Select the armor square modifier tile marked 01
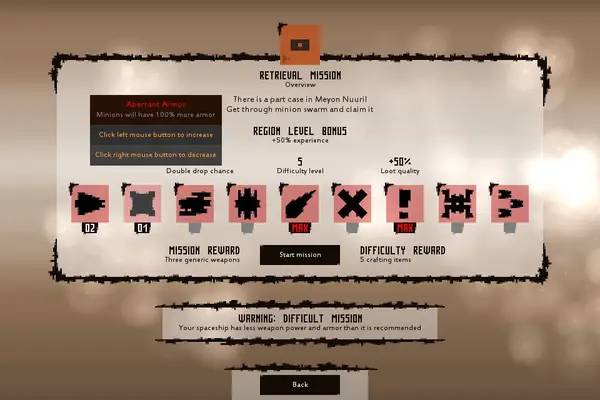Screen dimensions: 600x400 click(x=142, y=203)
